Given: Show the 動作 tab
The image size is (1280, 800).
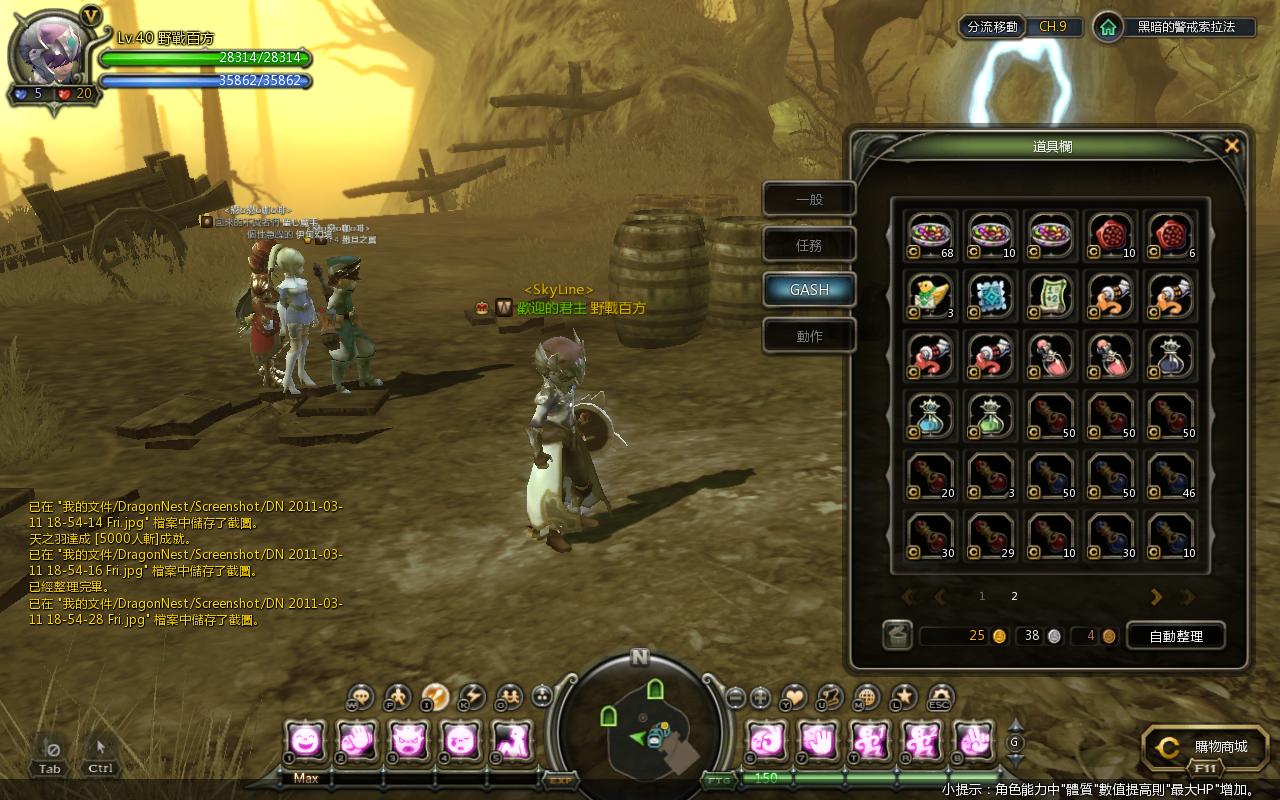Looking at the screenshot, I should 809,336.
